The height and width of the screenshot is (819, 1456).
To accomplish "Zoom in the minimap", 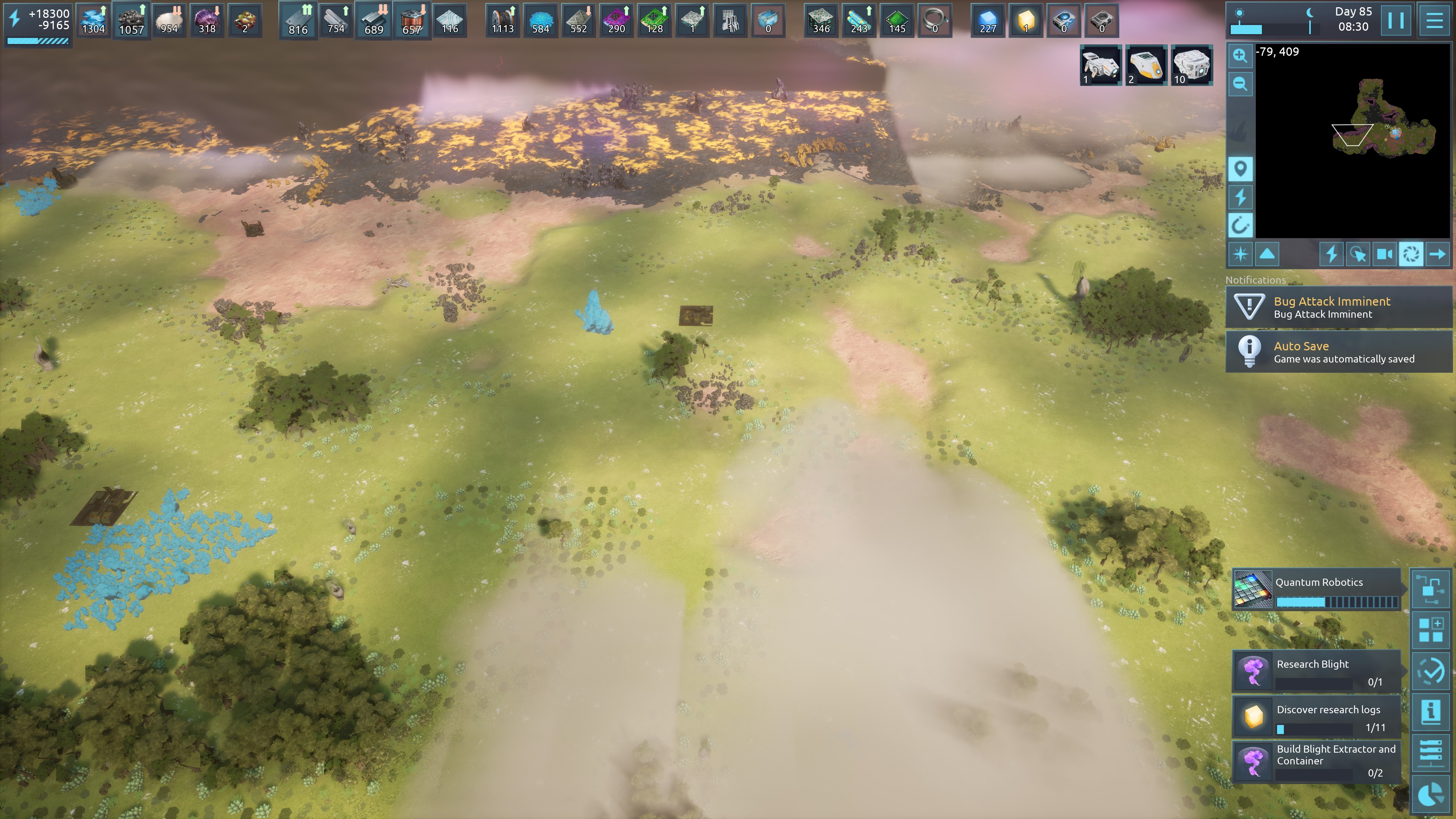I will [x=1240, y=55].
